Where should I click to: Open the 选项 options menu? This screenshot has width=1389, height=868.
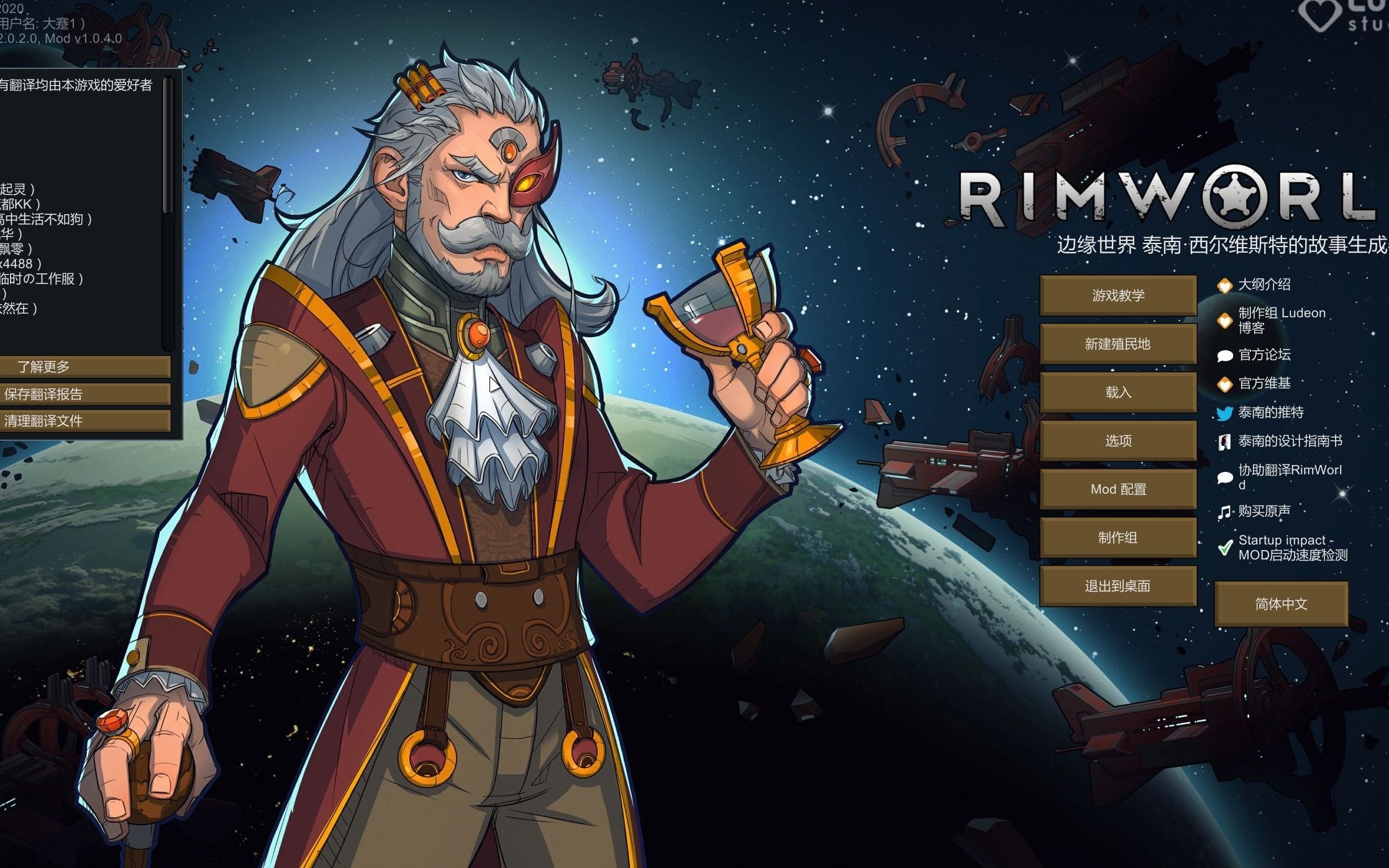click(x=1118, y=440)
